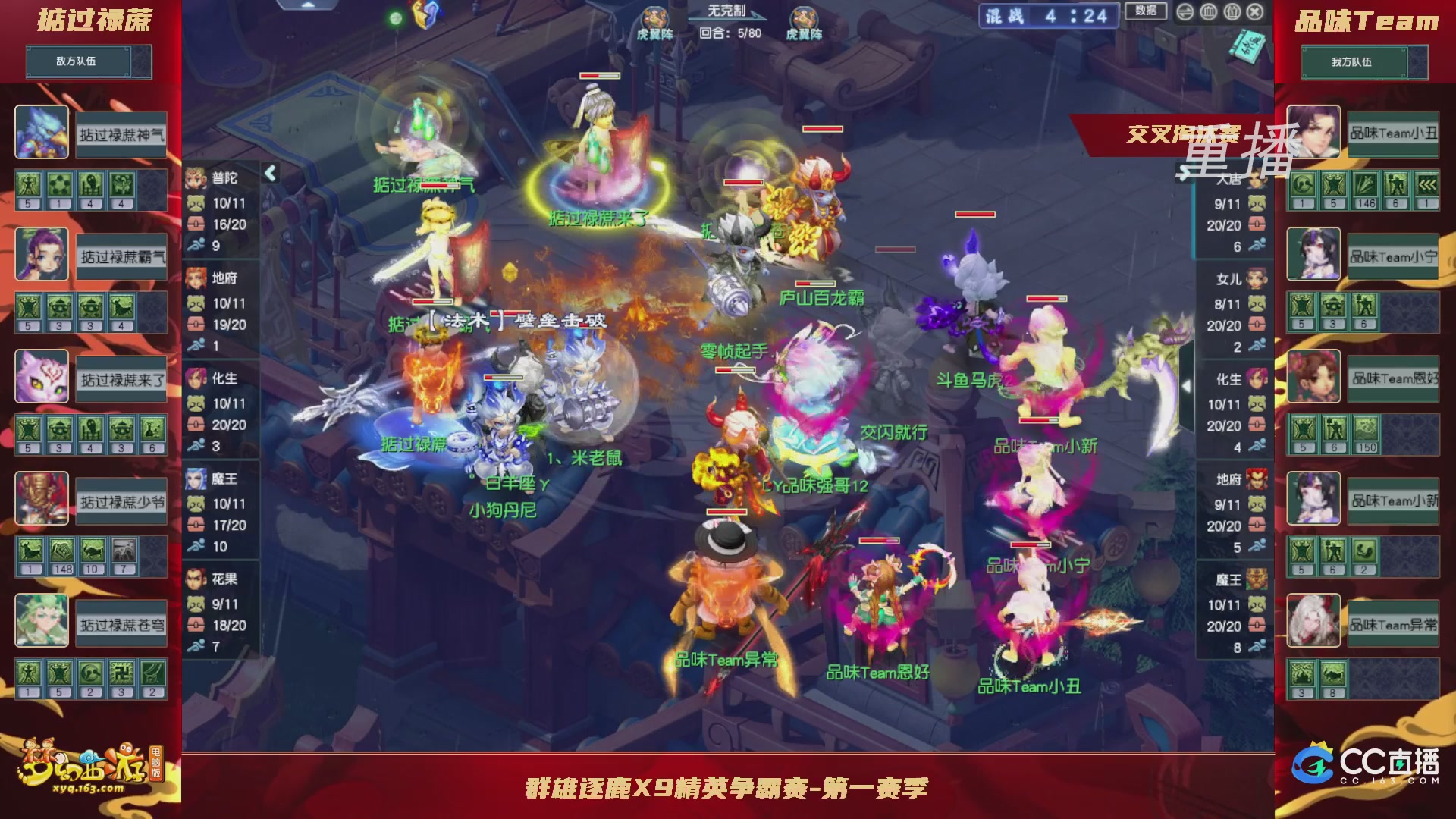The width and height of the screenshot is (1456, 819).
Task: Click the << chevron beside 品味Team小丑's skill icons
Action: pyautogui.click(x=1428, y=185)
